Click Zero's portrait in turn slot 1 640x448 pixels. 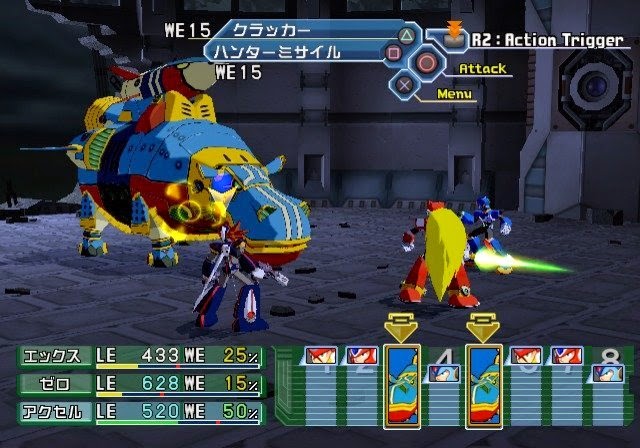(320, 357)
